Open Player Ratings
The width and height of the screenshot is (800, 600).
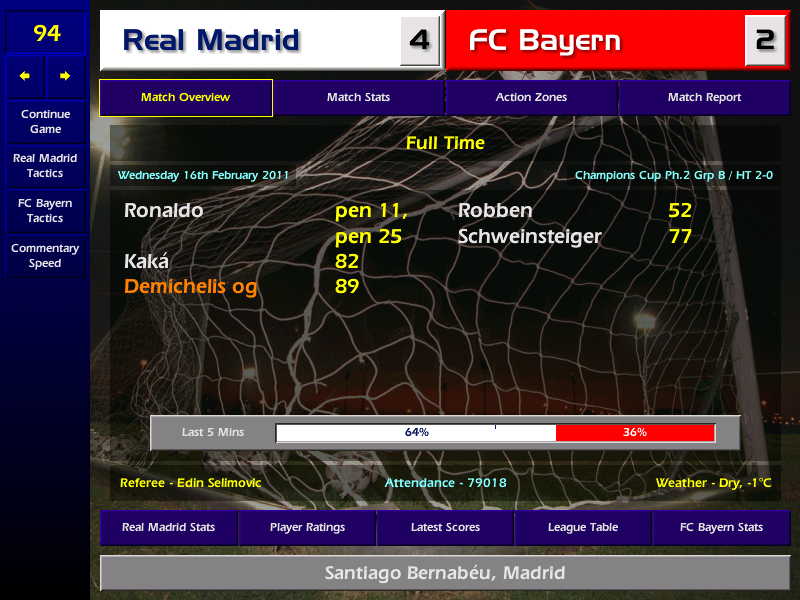click(x=307, y=527)
